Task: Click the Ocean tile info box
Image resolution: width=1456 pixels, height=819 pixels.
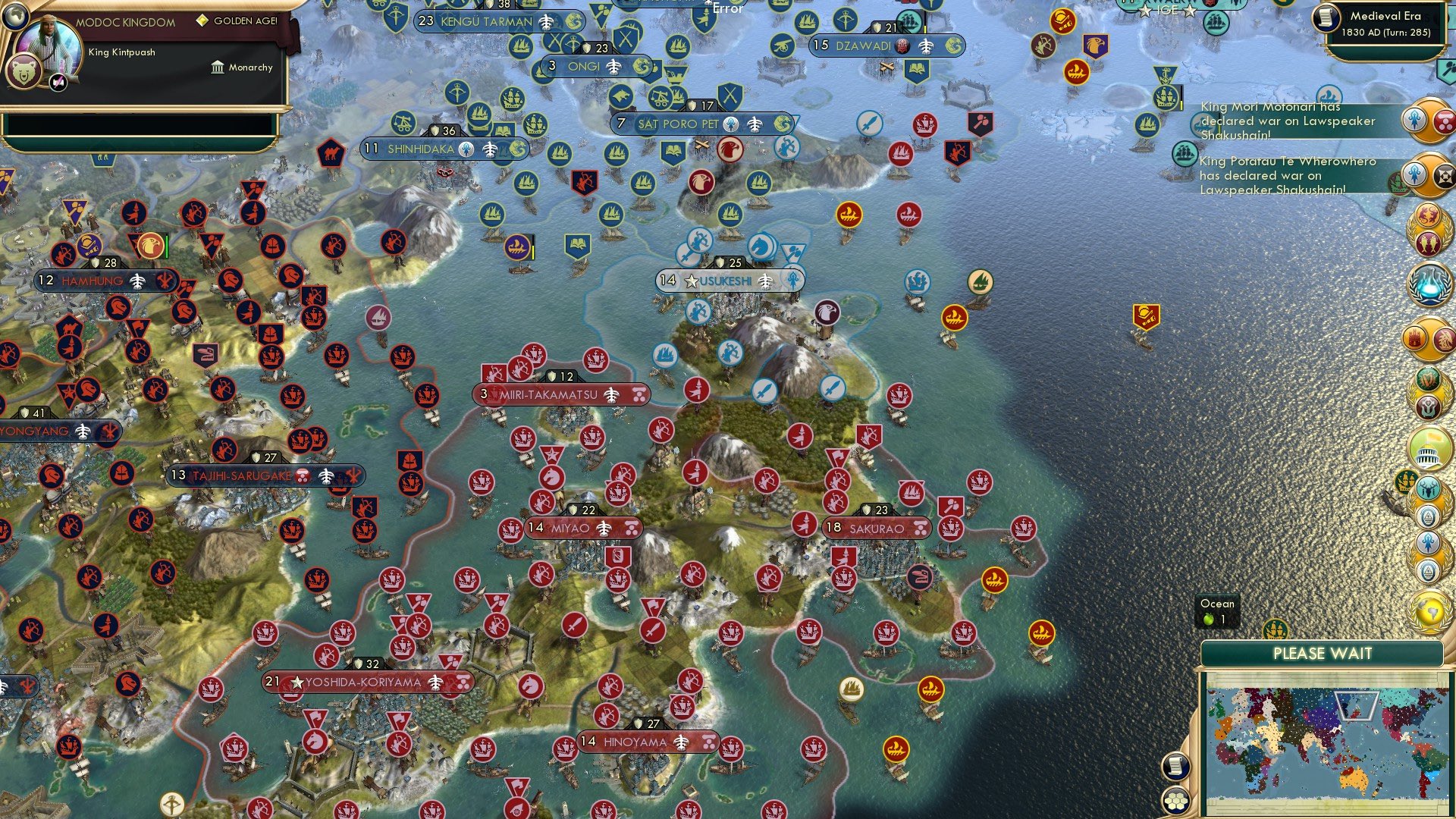Action: coord(1217,611)
